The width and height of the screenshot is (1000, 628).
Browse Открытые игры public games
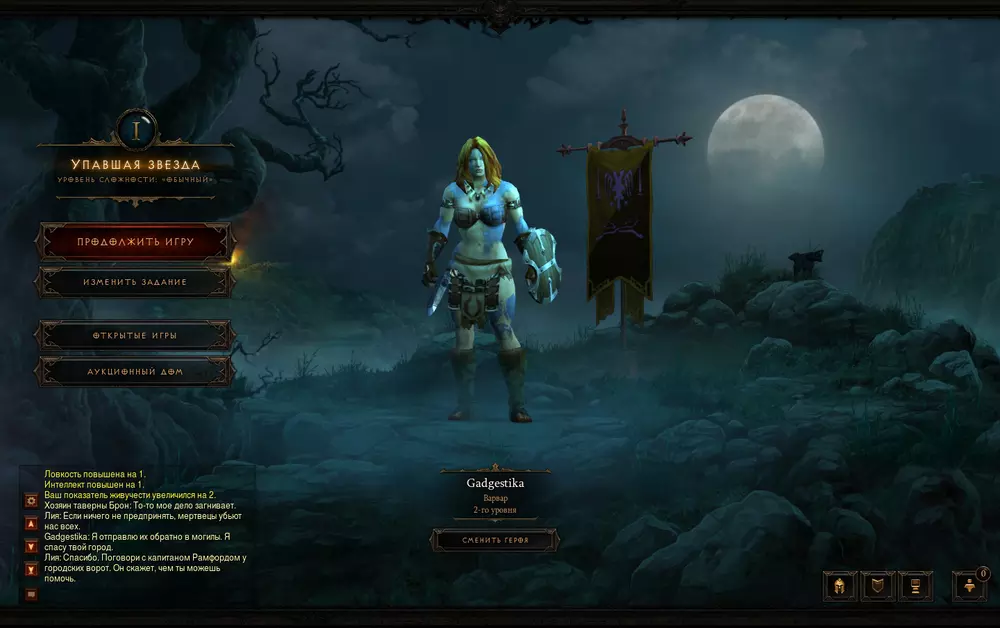point(135,336)
